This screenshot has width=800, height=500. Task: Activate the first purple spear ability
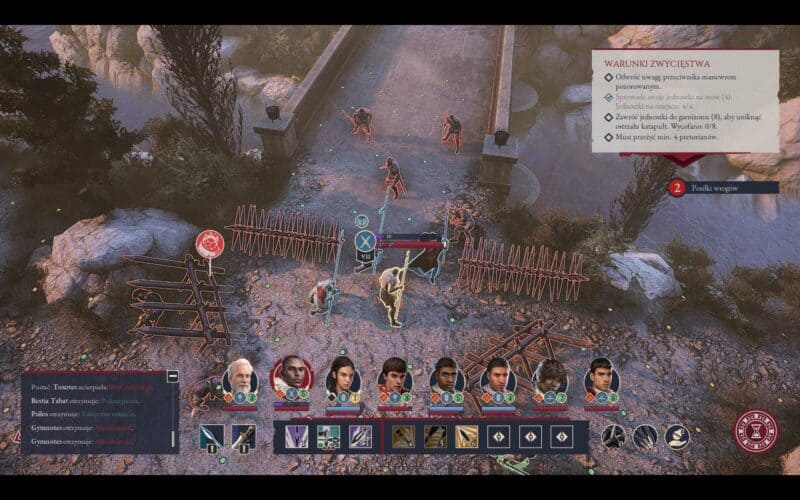click(298, 436)
